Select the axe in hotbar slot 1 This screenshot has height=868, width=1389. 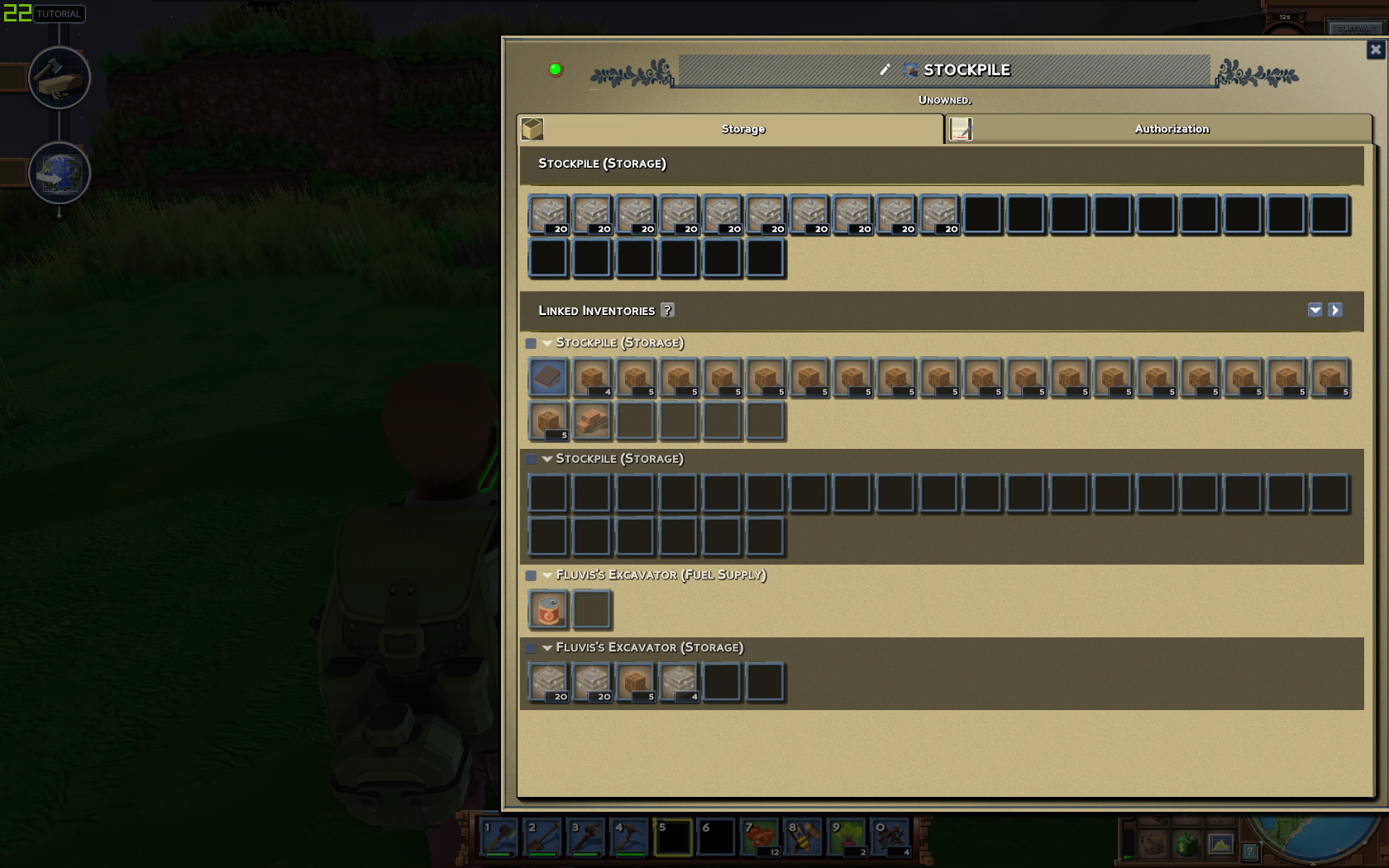click(499, 837)
